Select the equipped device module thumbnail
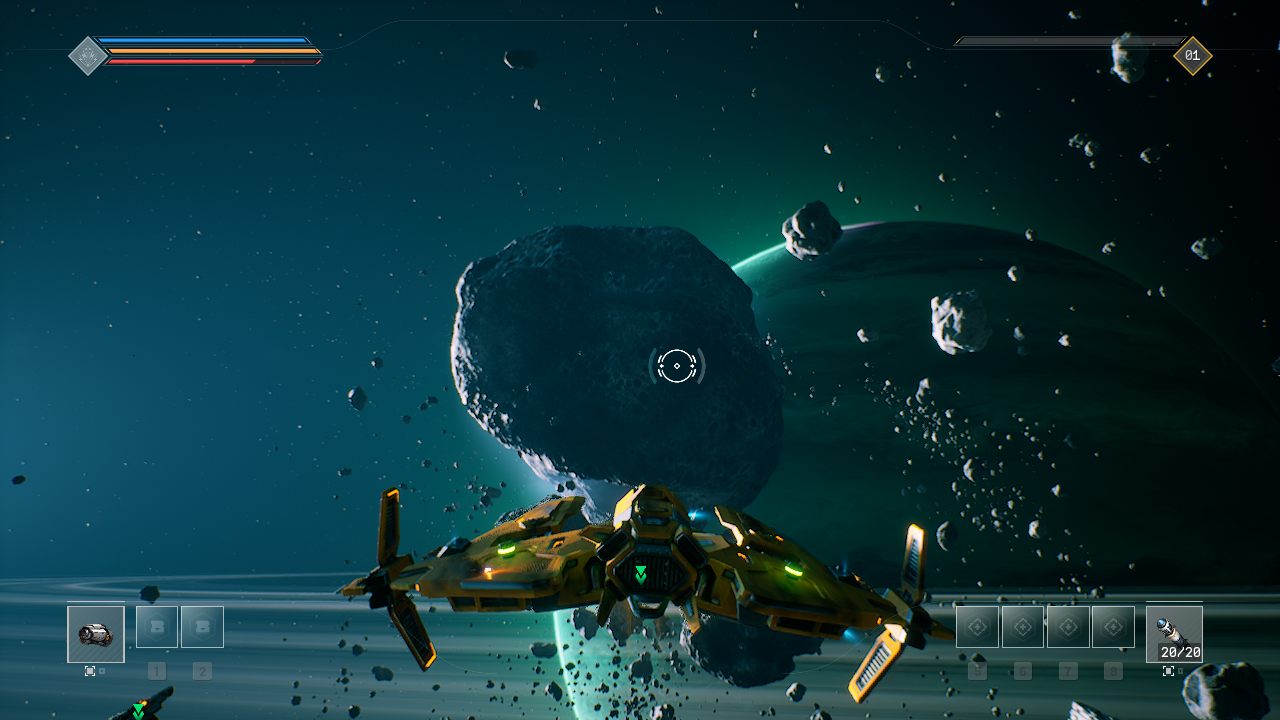 pyautogui.click(x=96, y=634)
